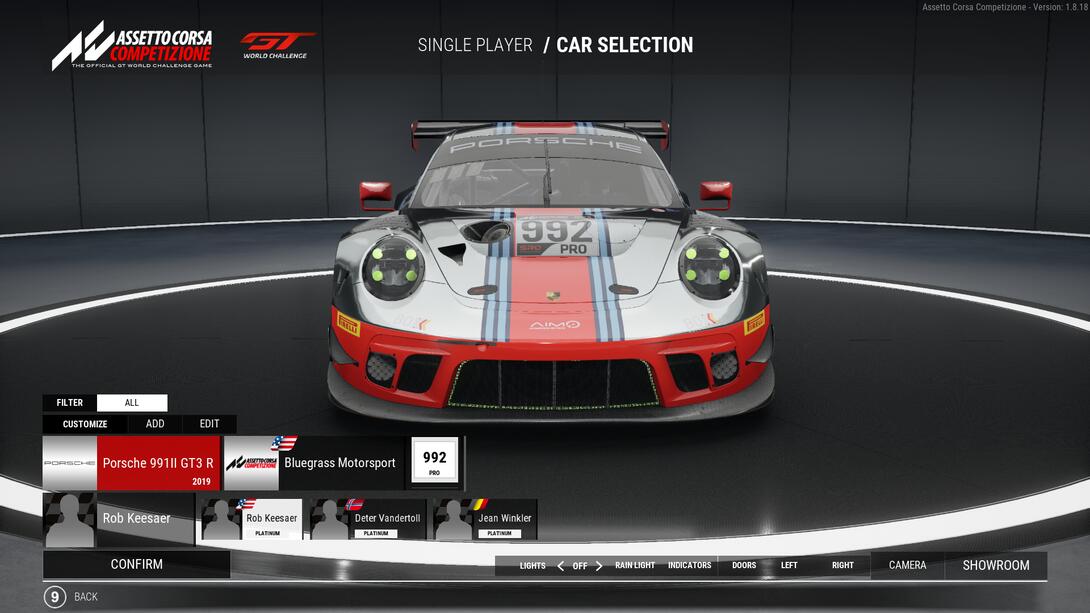Toggle the rain light
Screen dimensions: 1090x613
pos(635,566)
